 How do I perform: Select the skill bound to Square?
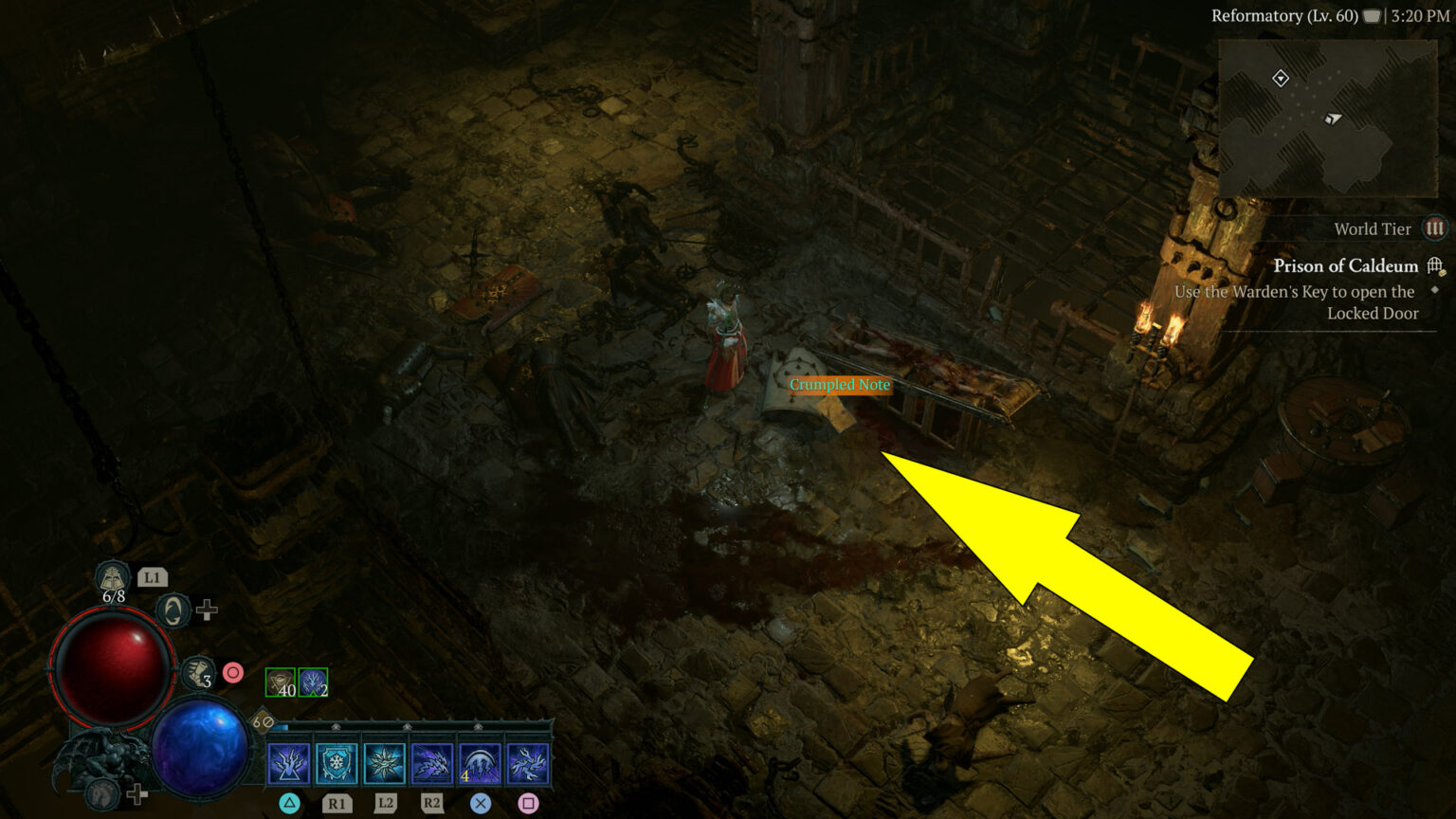click(x=527, y=761)
